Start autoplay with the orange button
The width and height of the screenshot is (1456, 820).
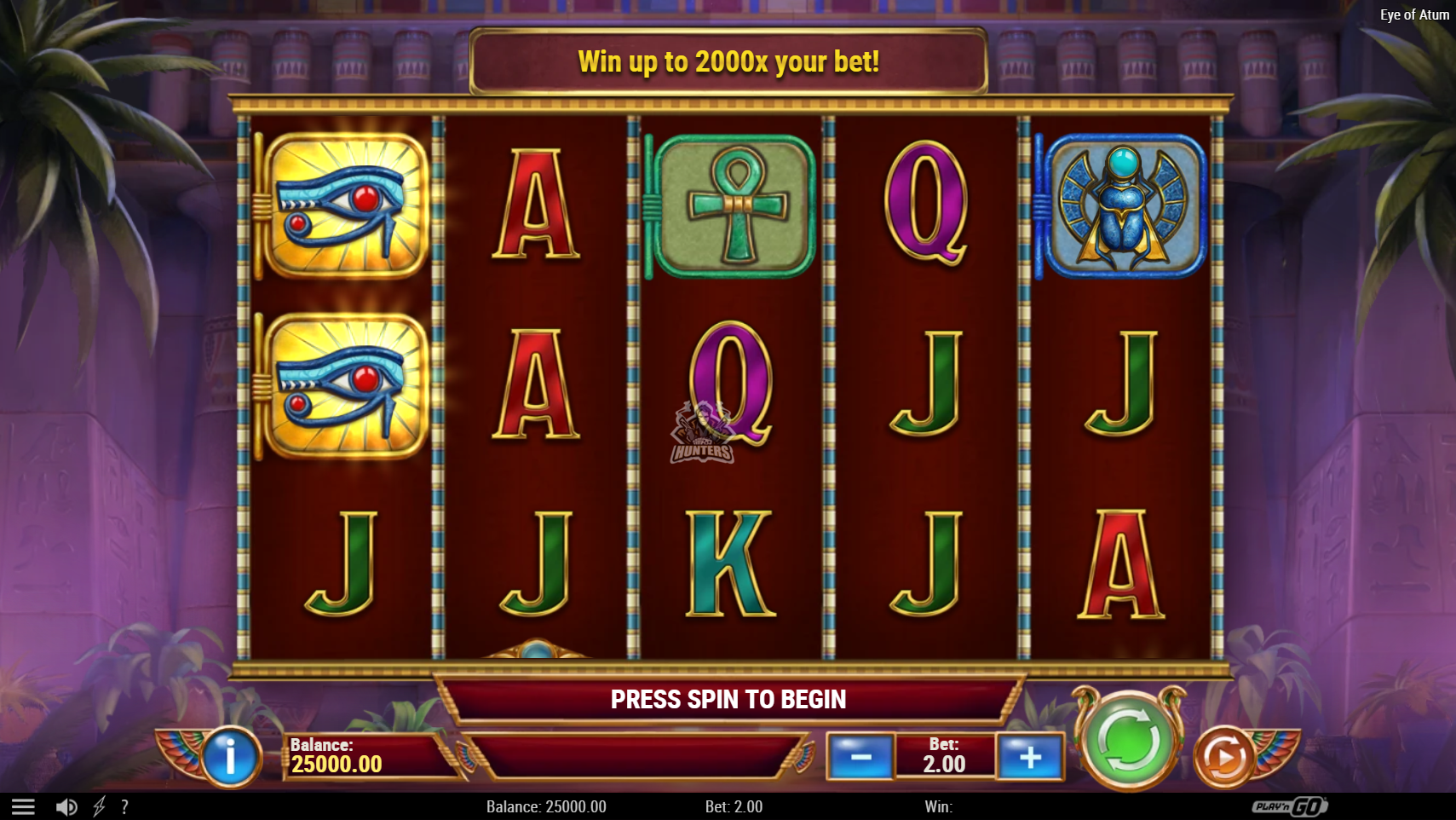[x=1223, y=756]
